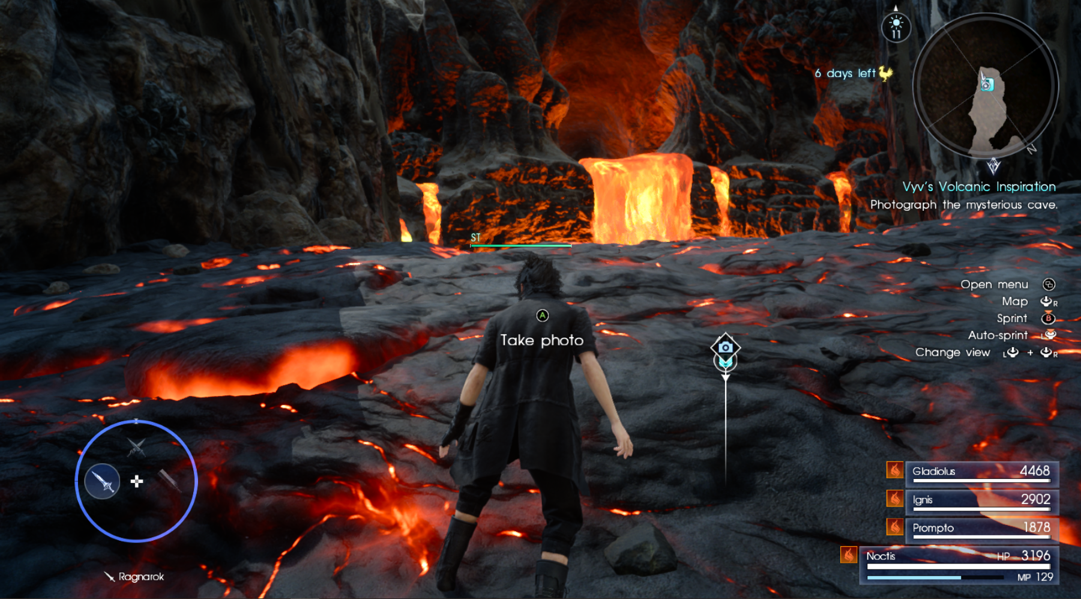
Task: Click the Take photo prompt
Action: click(542, 340)
